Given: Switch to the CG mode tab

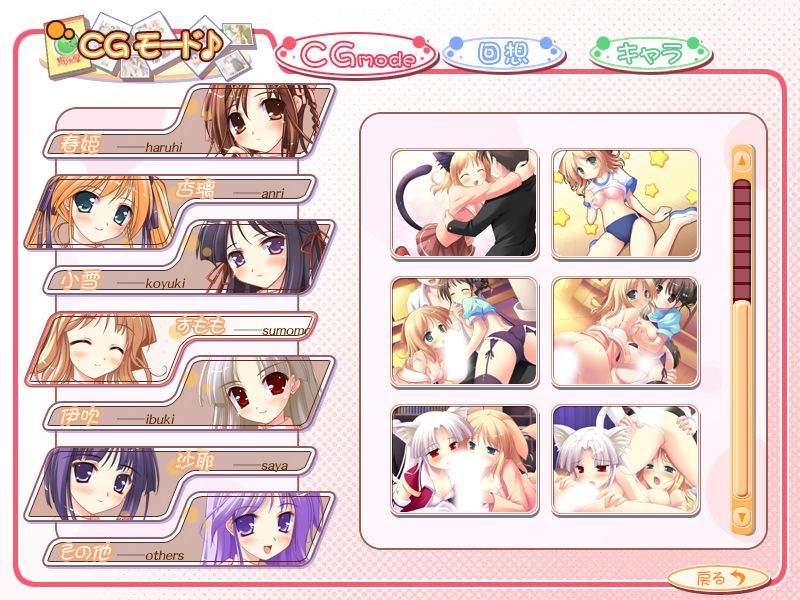Looking at the screenshot, I should pos(357,57).
